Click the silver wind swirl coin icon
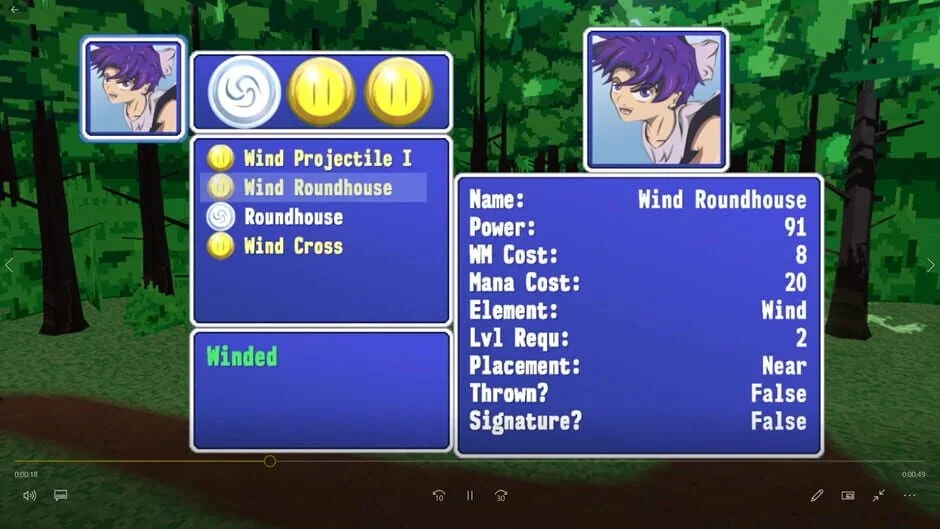 pos(241,92)
